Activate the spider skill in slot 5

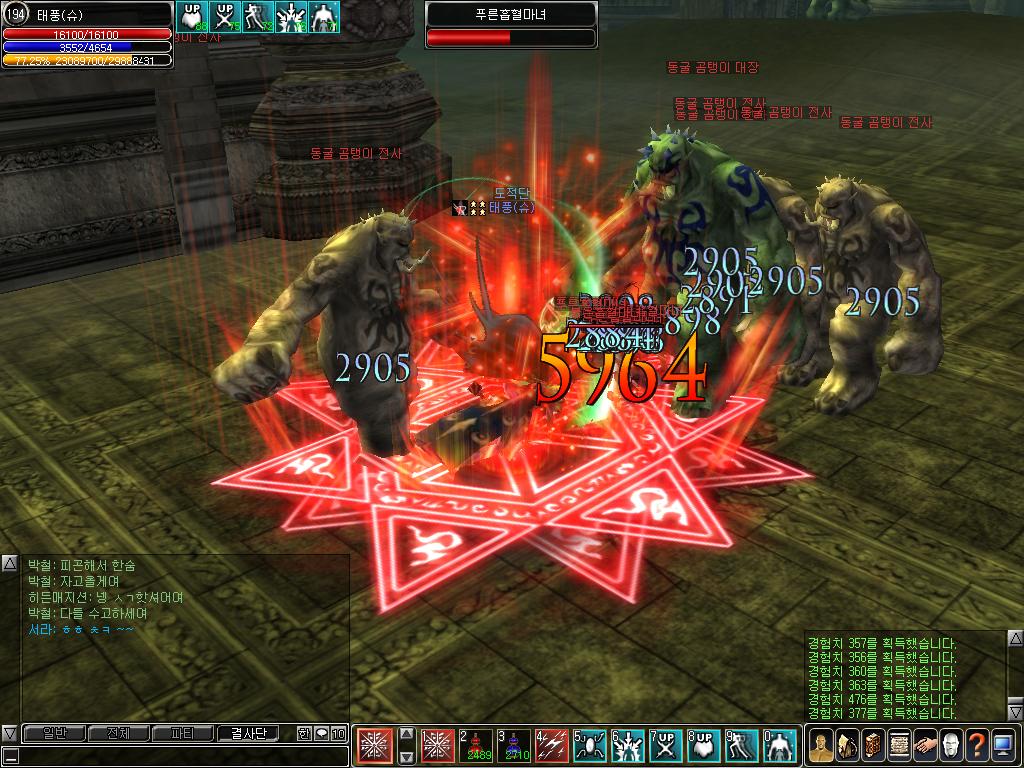point(588,744)
